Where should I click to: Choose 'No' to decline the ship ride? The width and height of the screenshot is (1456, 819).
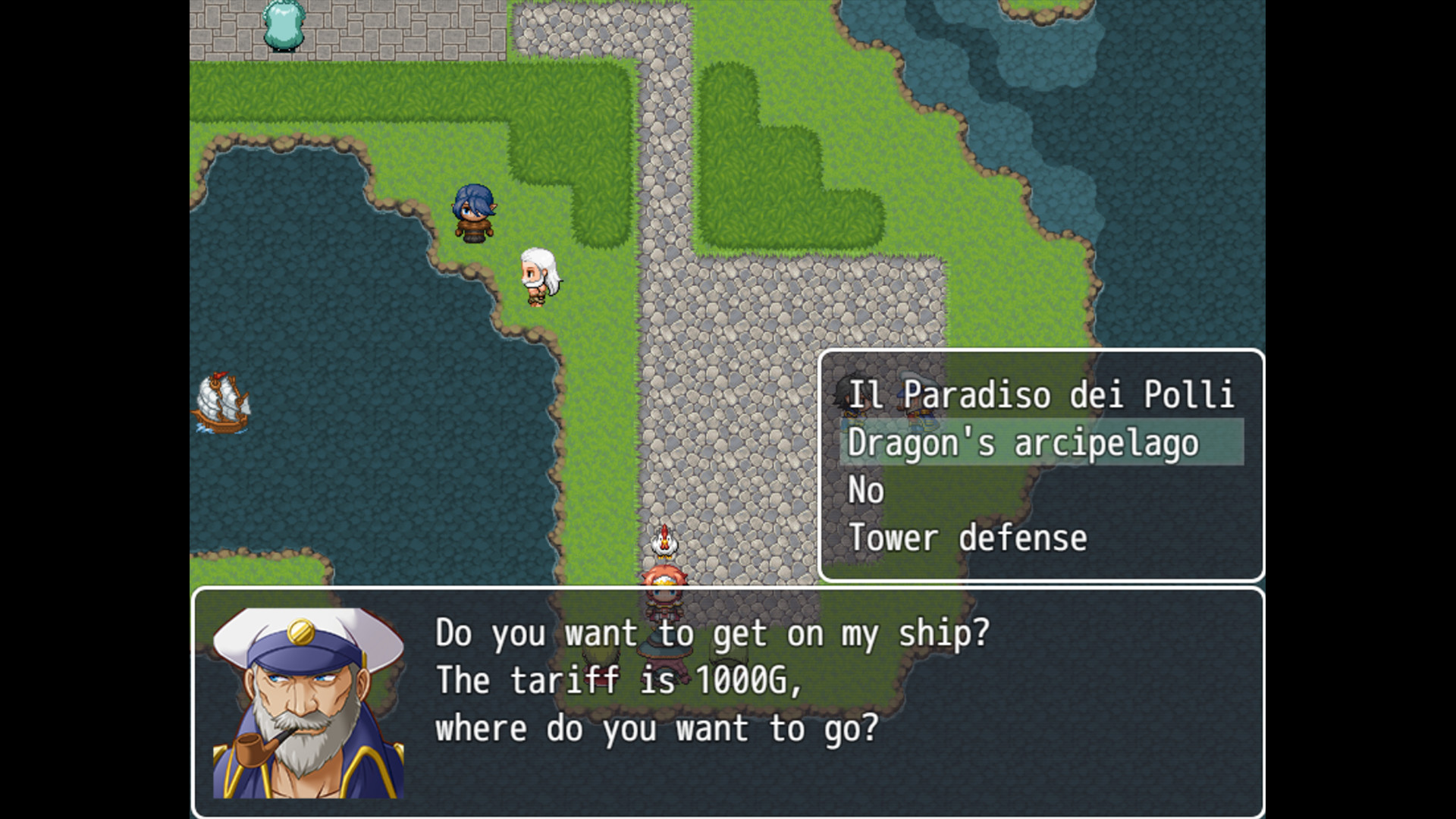pos(866,490)
